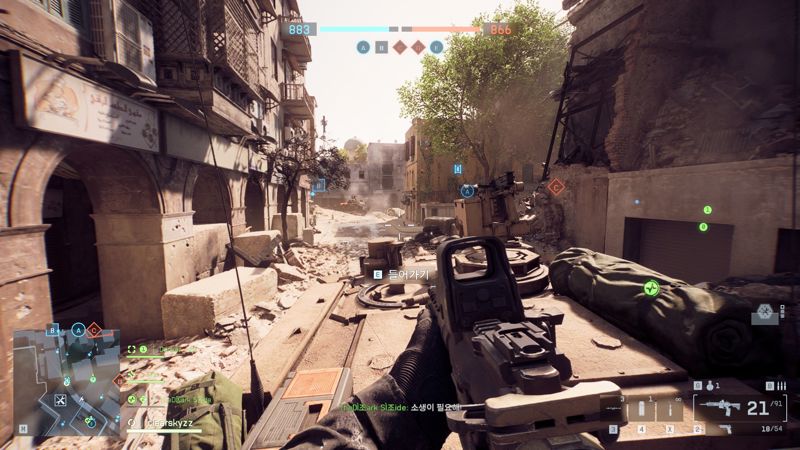This screenshot has height=450, width=800.
Task: Click the green squadmate marker on the tank
Action: pyautogui.click(x=652, y=288)
